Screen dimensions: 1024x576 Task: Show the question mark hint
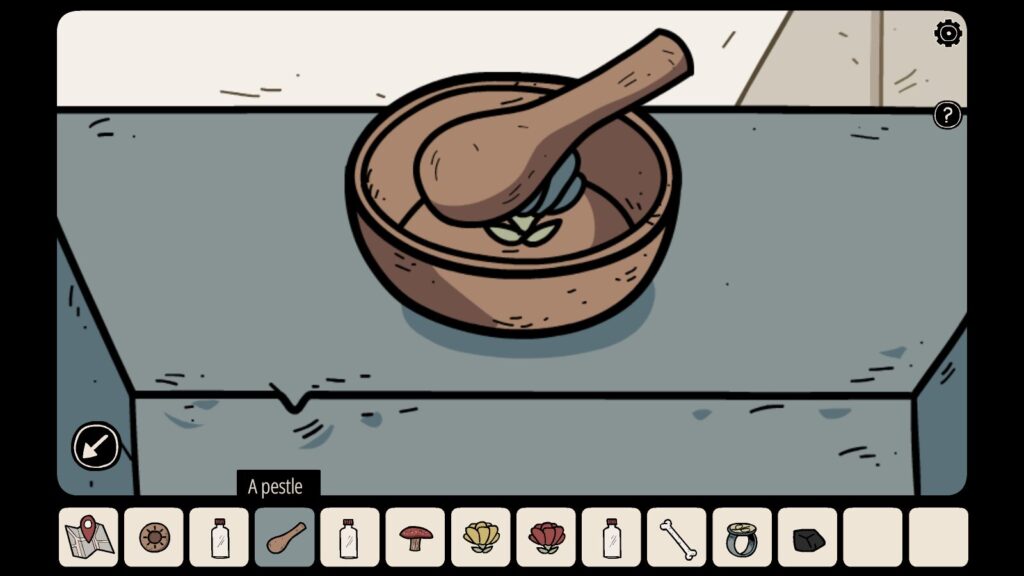[947, 115]
